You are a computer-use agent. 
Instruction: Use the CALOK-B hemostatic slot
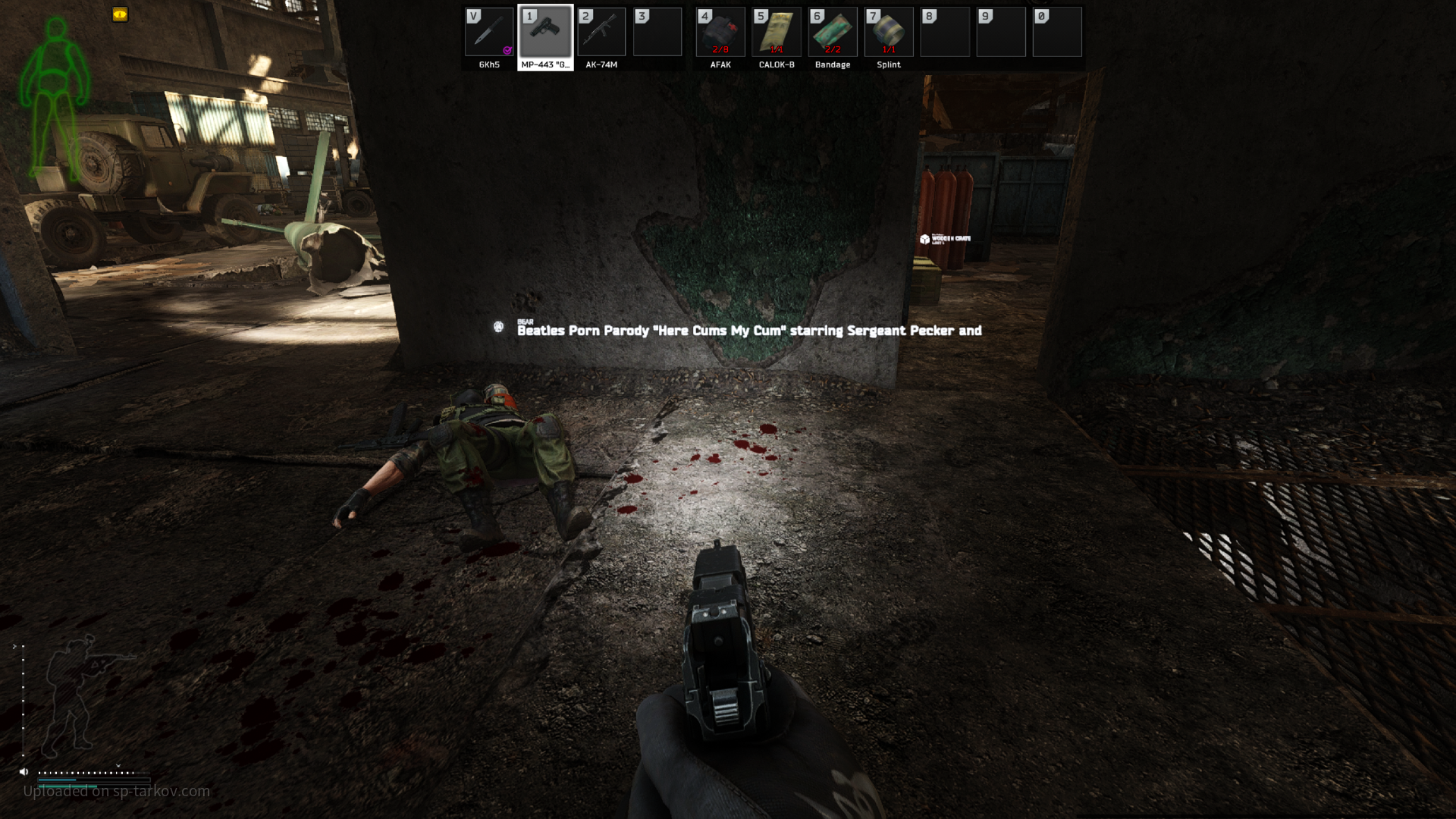[x=777, y=33]
